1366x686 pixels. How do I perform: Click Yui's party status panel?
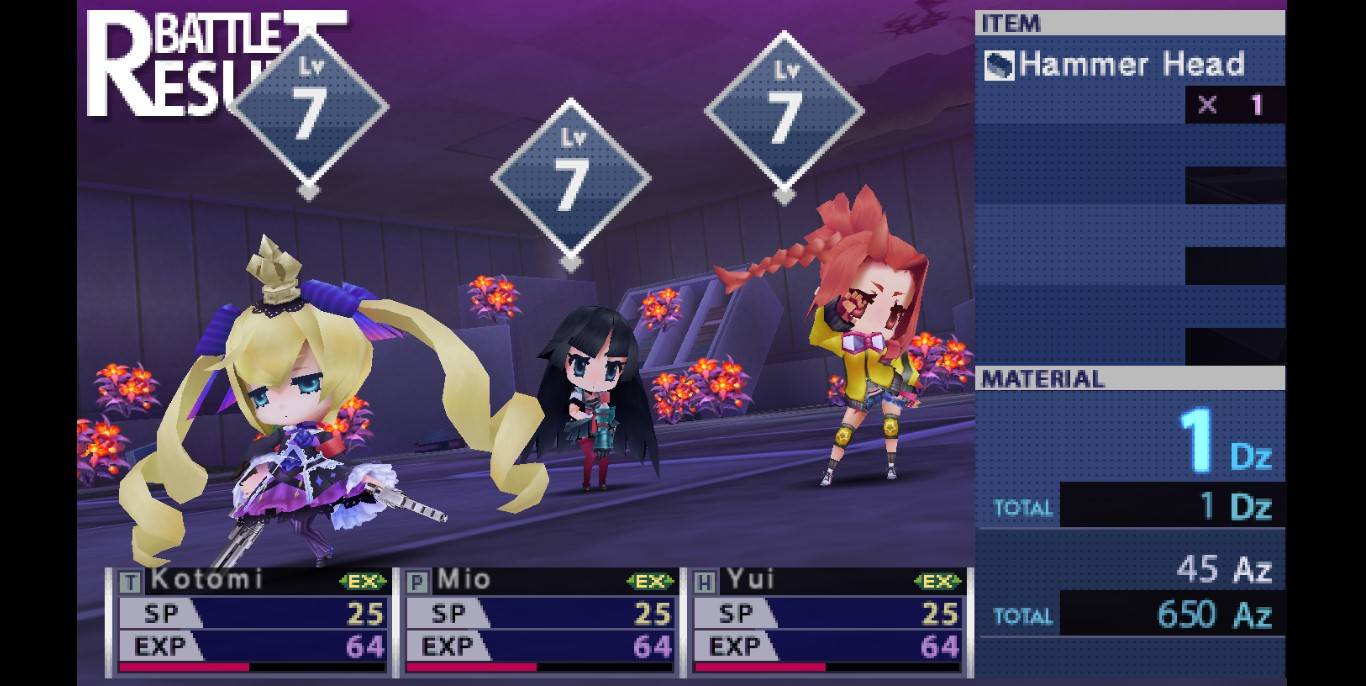click(x=827, y=621)
